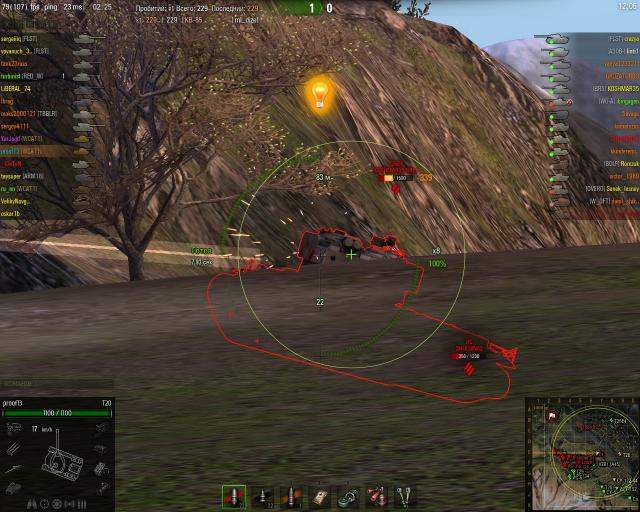Screen dimensions: 640x512
Task: Select the first shell type in ammo bar
Action: click(233, 496)
